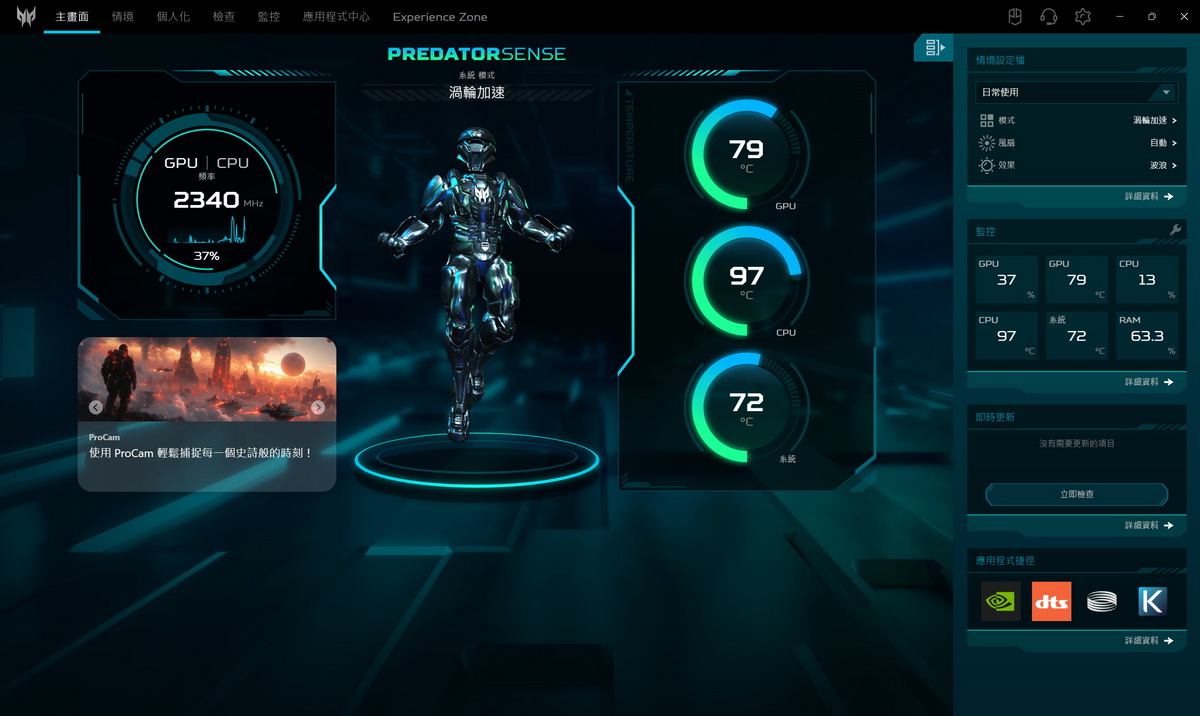
Task: Minimize the PredatorSense window
Action: [x=1120, y=17]
